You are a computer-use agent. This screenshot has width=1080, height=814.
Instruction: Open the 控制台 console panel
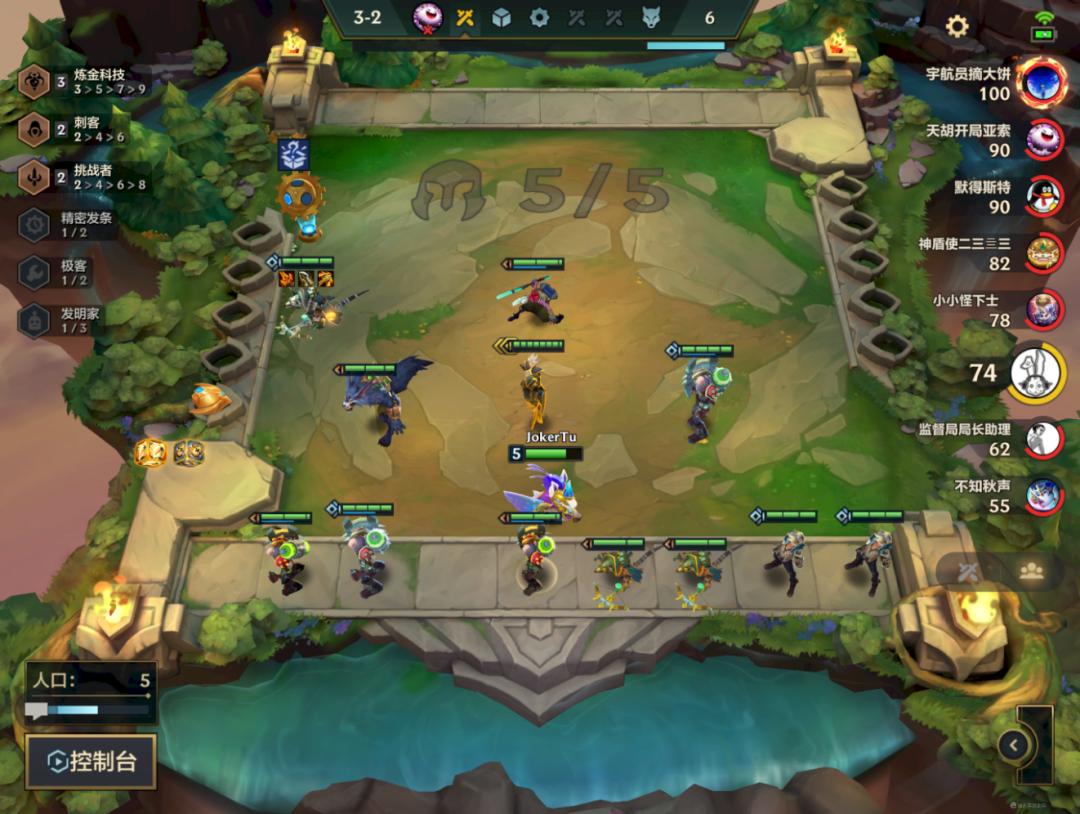click(x=91, y=762)
